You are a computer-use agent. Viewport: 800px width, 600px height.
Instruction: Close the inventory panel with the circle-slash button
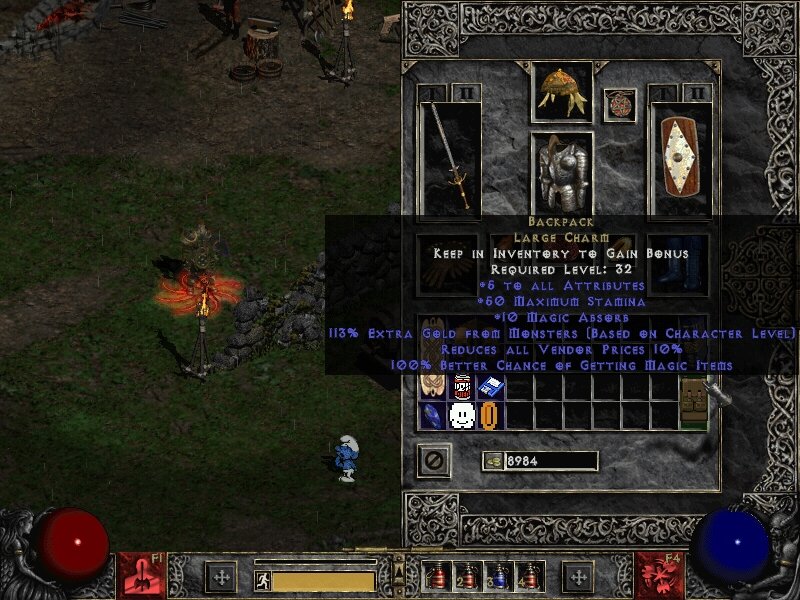coord(433,460)
